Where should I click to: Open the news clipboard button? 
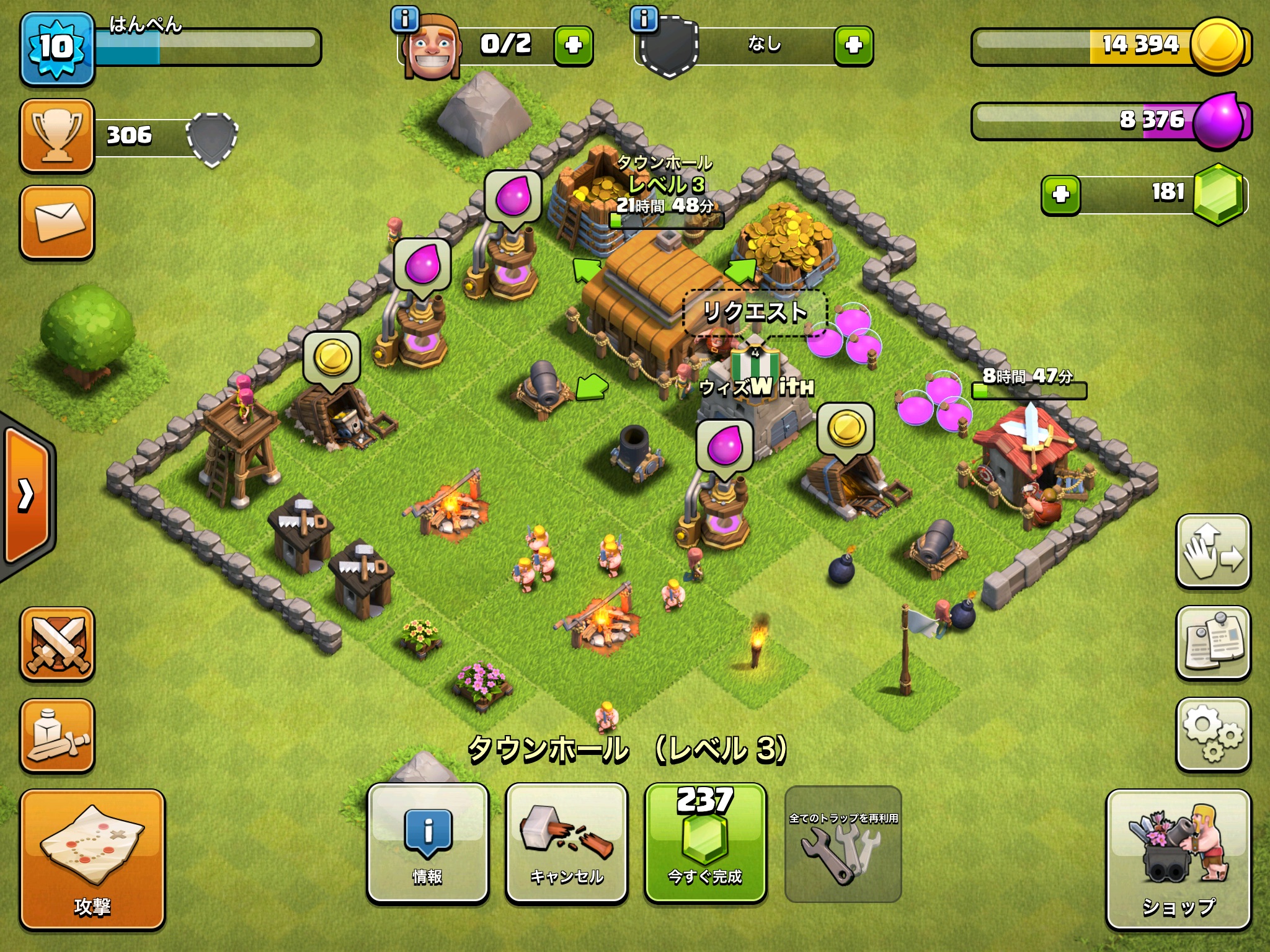coord(1213,643)
